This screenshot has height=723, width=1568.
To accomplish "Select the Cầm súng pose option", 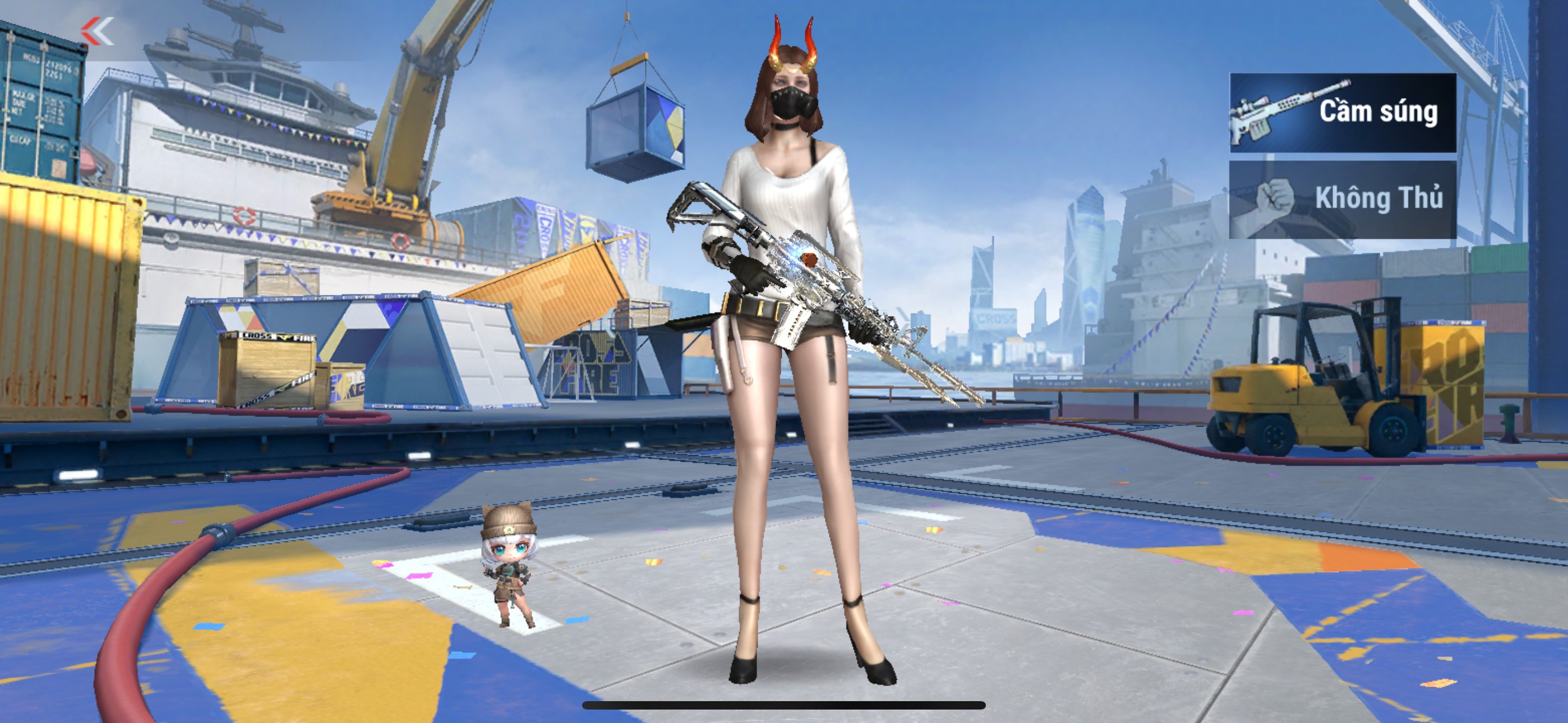I will tap(1342, 113).
